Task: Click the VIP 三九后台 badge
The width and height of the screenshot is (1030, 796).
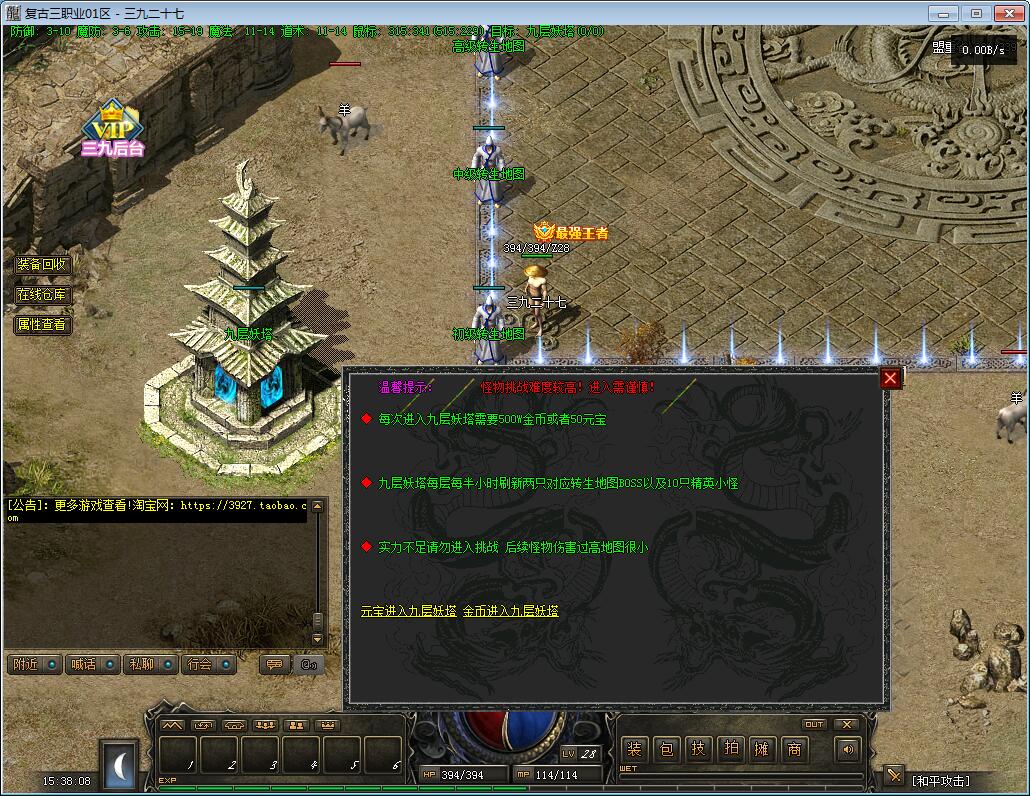Action: 113,130
